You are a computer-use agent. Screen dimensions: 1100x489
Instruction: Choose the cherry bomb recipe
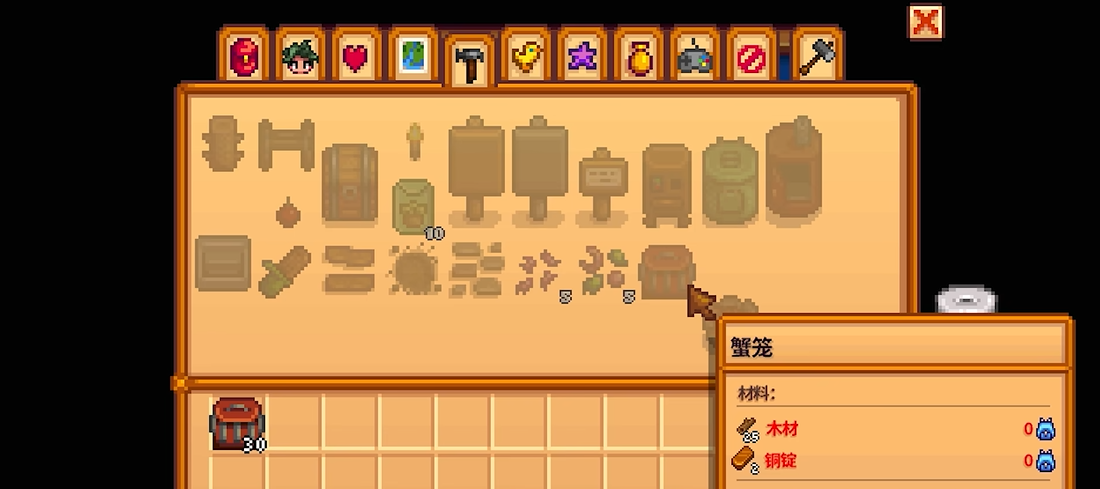[x=287, y=212]
